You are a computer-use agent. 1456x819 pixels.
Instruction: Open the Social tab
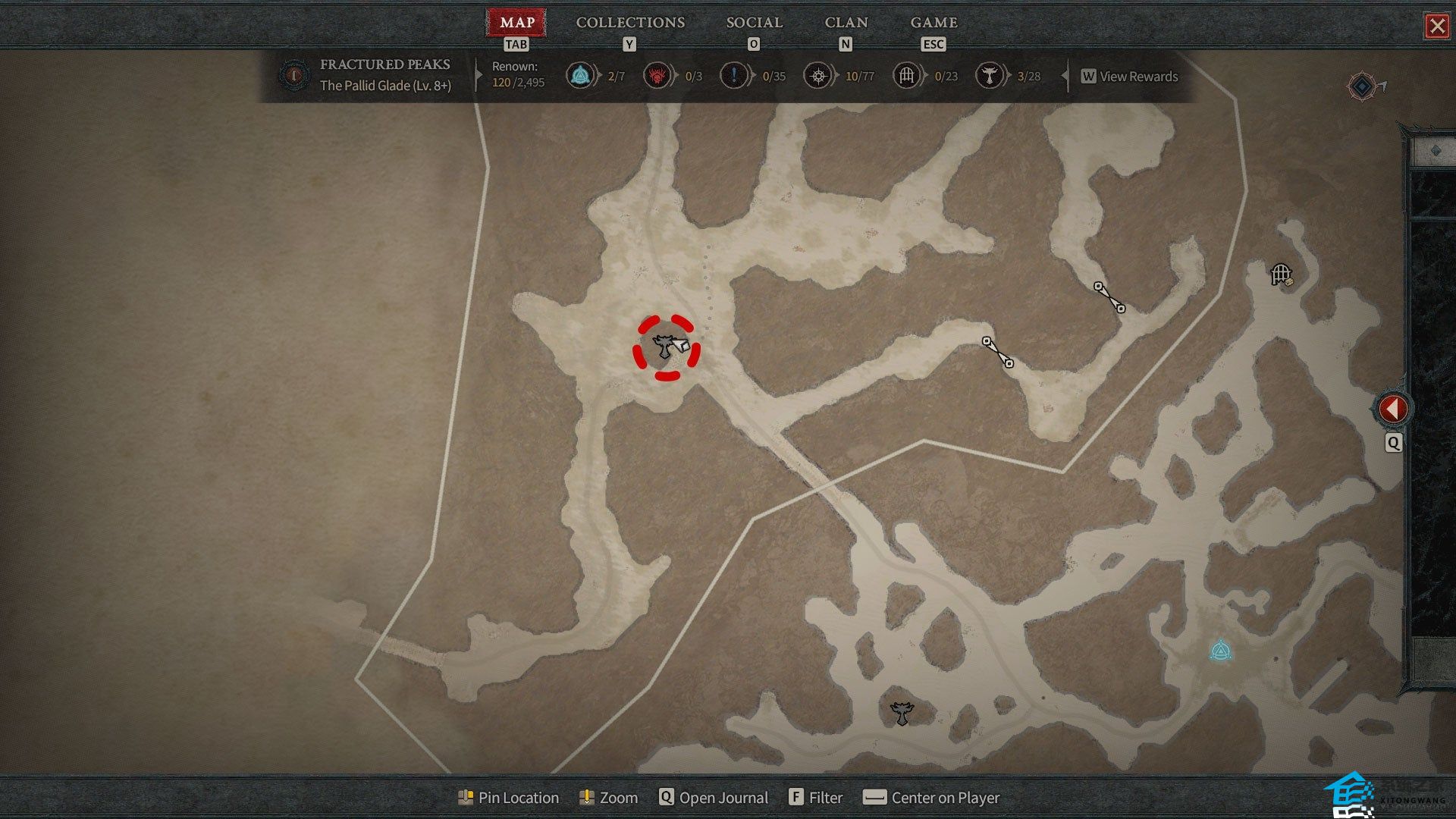(754, 23)
